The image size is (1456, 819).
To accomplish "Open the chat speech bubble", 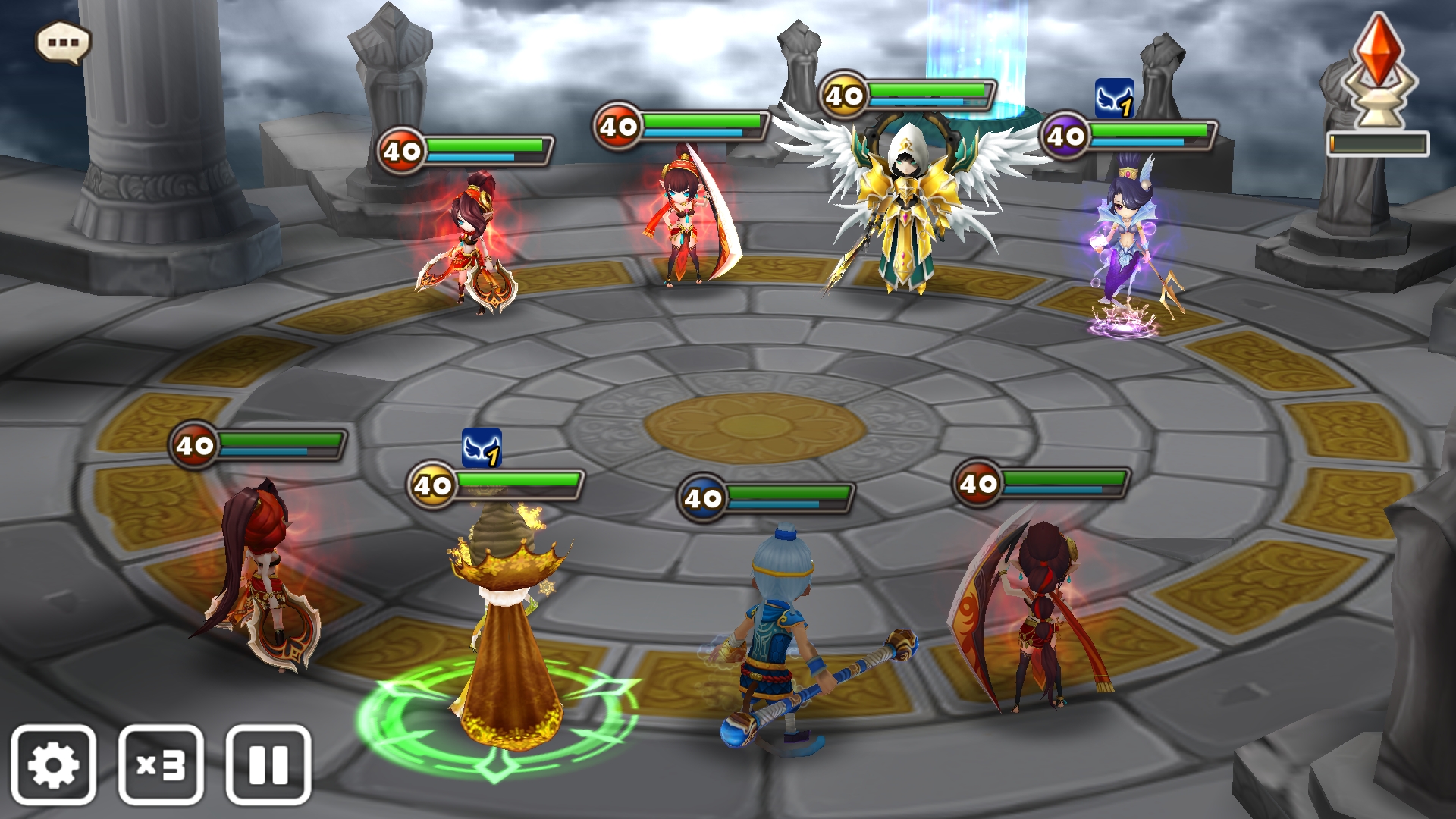I will [64, 42].
